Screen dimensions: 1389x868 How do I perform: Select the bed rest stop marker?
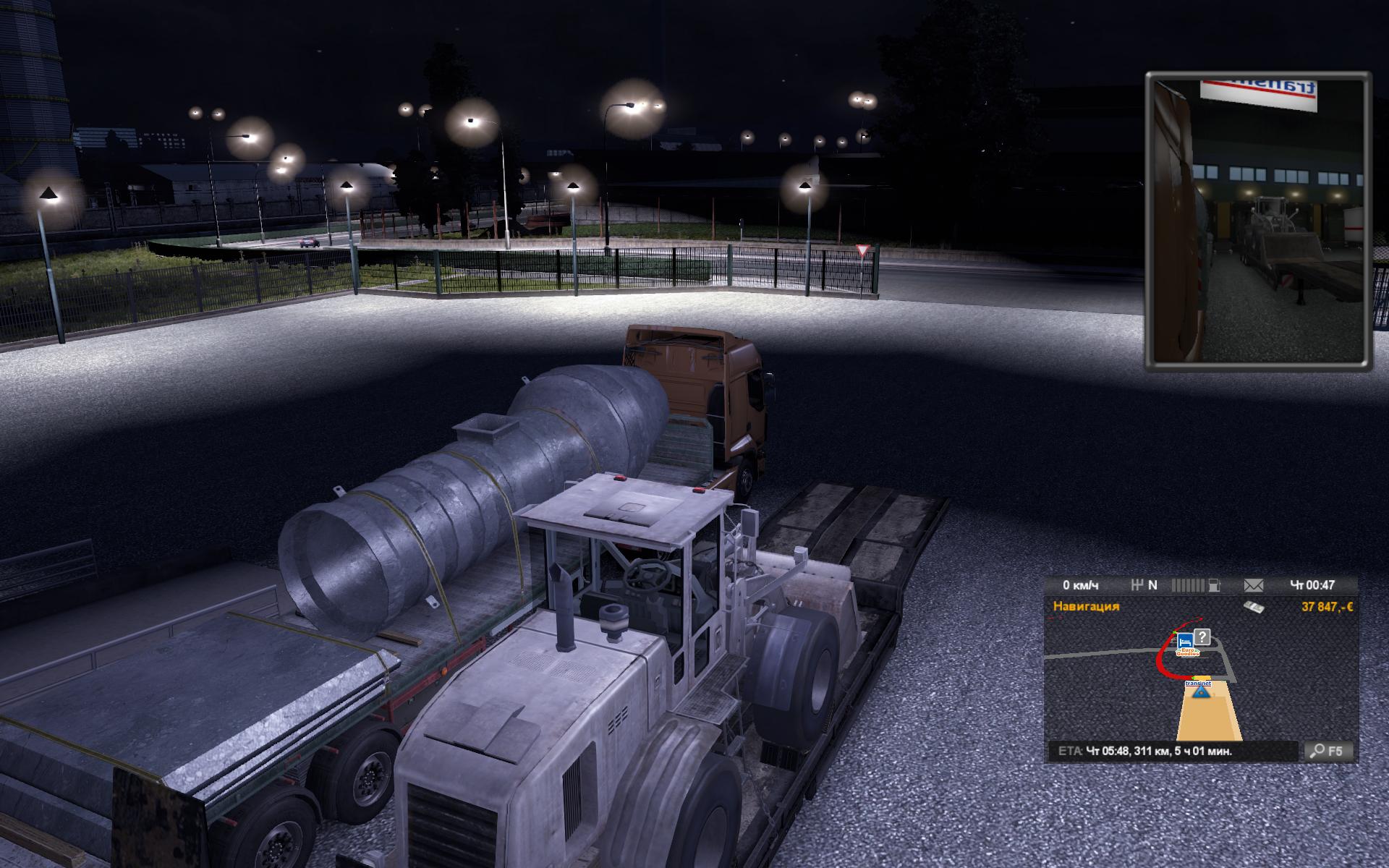coord(1185,641)
